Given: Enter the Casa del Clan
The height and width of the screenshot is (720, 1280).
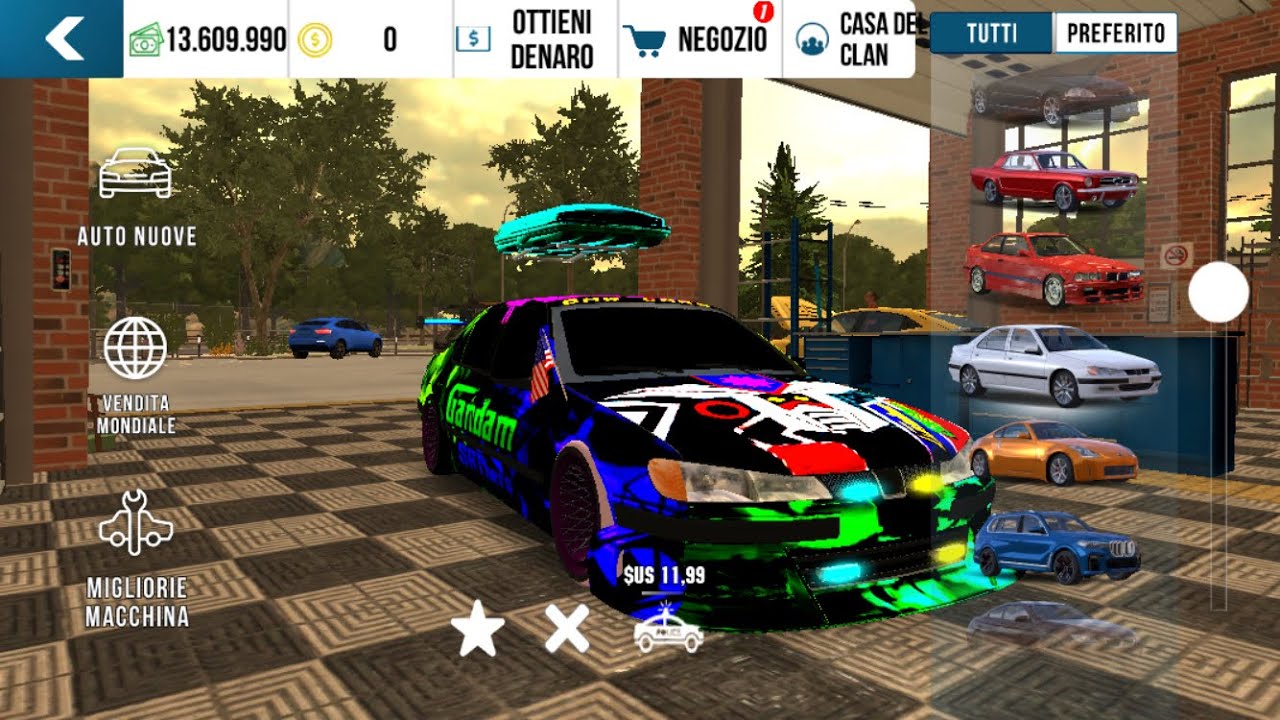Looking at the screenshot, I should [x=848, y=39].
